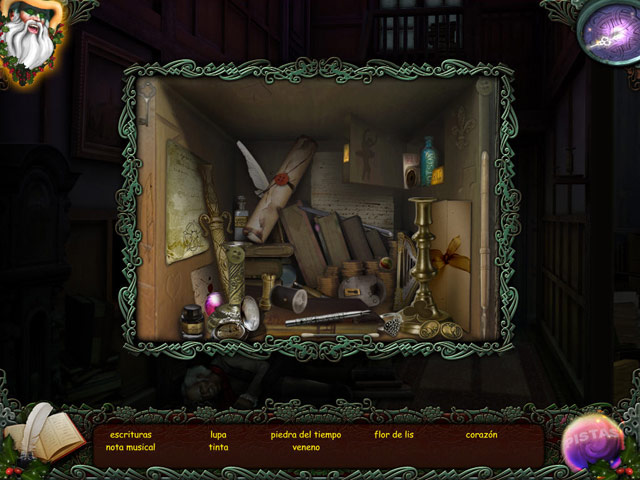Screen dimensions: 640x480
Task: Open the journal book with quill
Action: pyautogui.click(x=45, y=435)
